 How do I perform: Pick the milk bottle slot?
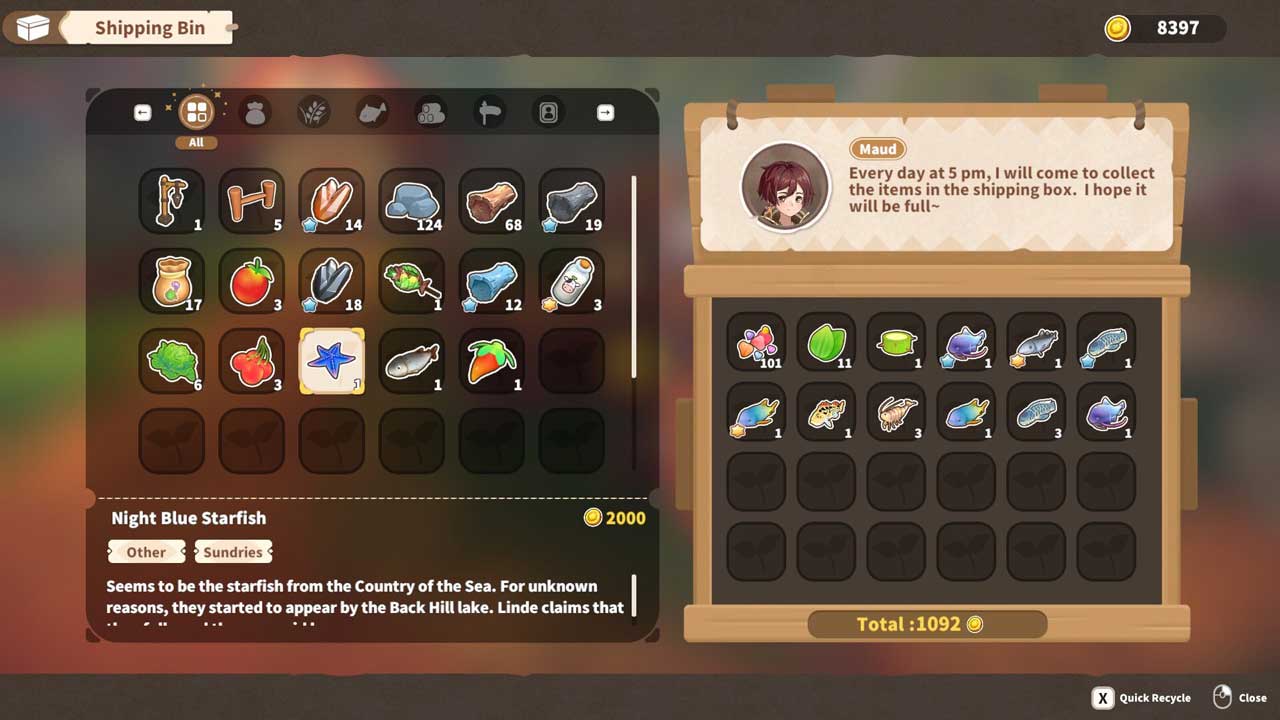pos(572,281)
